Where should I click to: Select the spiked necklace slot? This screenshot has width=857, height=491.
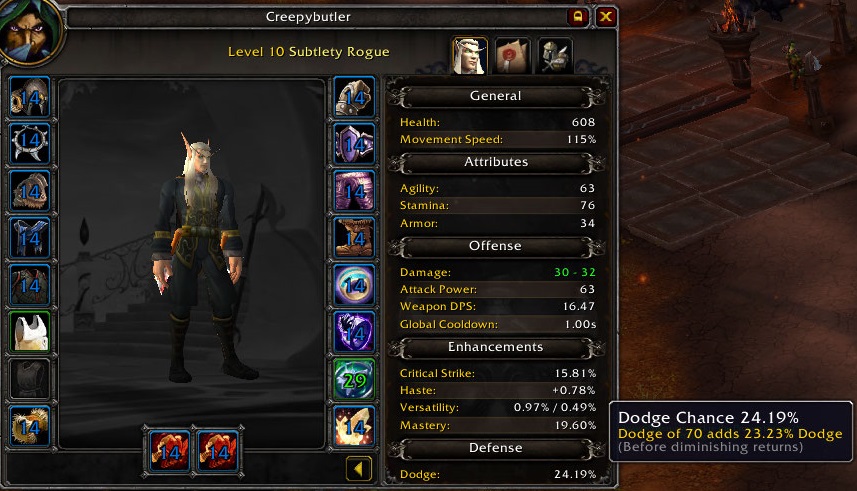(30, 143)
